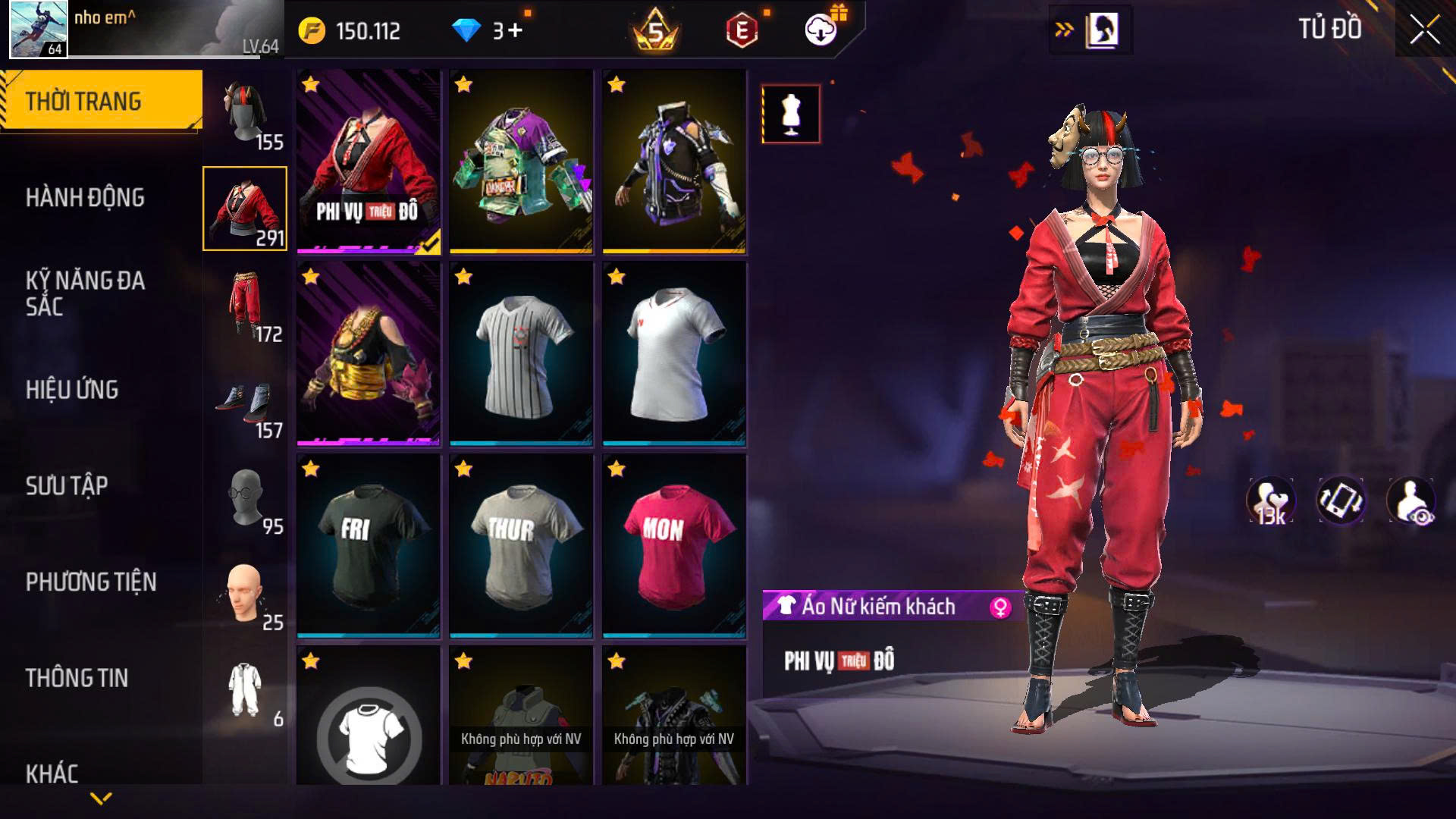Show the THÔNG TIN tab
The width and height of the screenshot is (1456, 819).
click(x=77, y=678)
